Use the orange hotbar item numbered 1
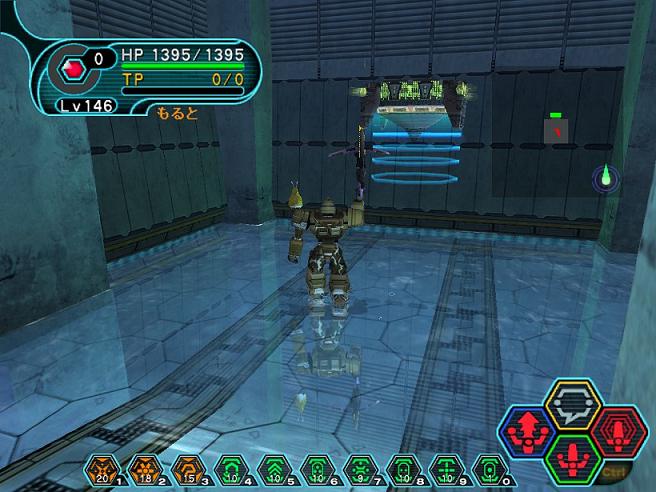This screenshot has height=492, width=656. click(x=99, y=467)
